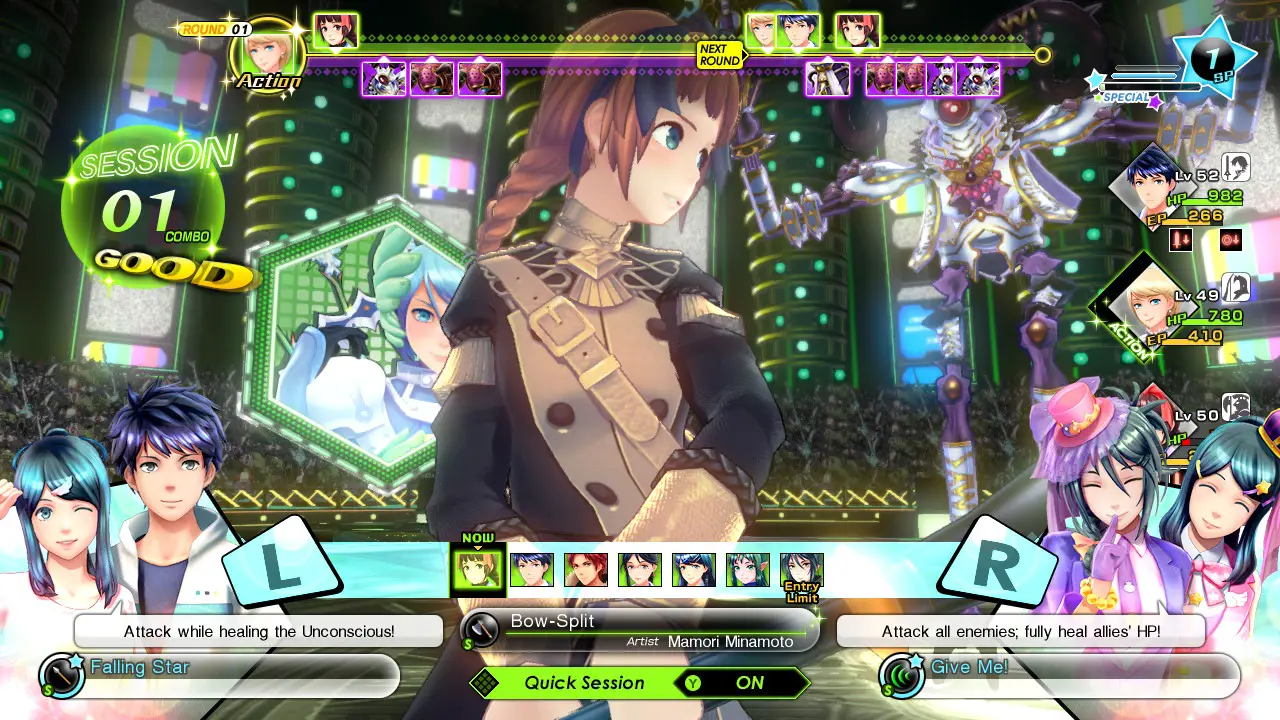This screenshot has height=720, width=1280.
Task: Choose the red-haired session order portrait
Action: (x=586, y=570)
